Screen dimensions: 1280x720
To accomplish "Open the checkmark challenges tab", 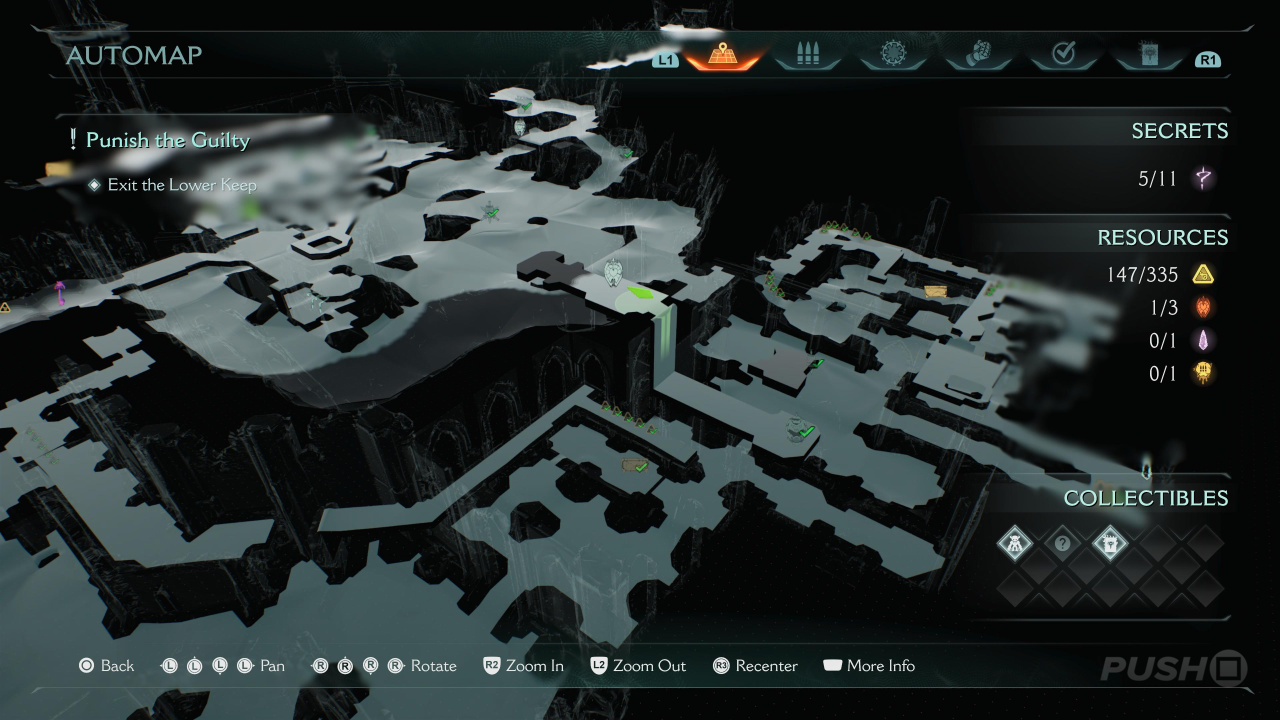I will click(x=1063, y=55).
